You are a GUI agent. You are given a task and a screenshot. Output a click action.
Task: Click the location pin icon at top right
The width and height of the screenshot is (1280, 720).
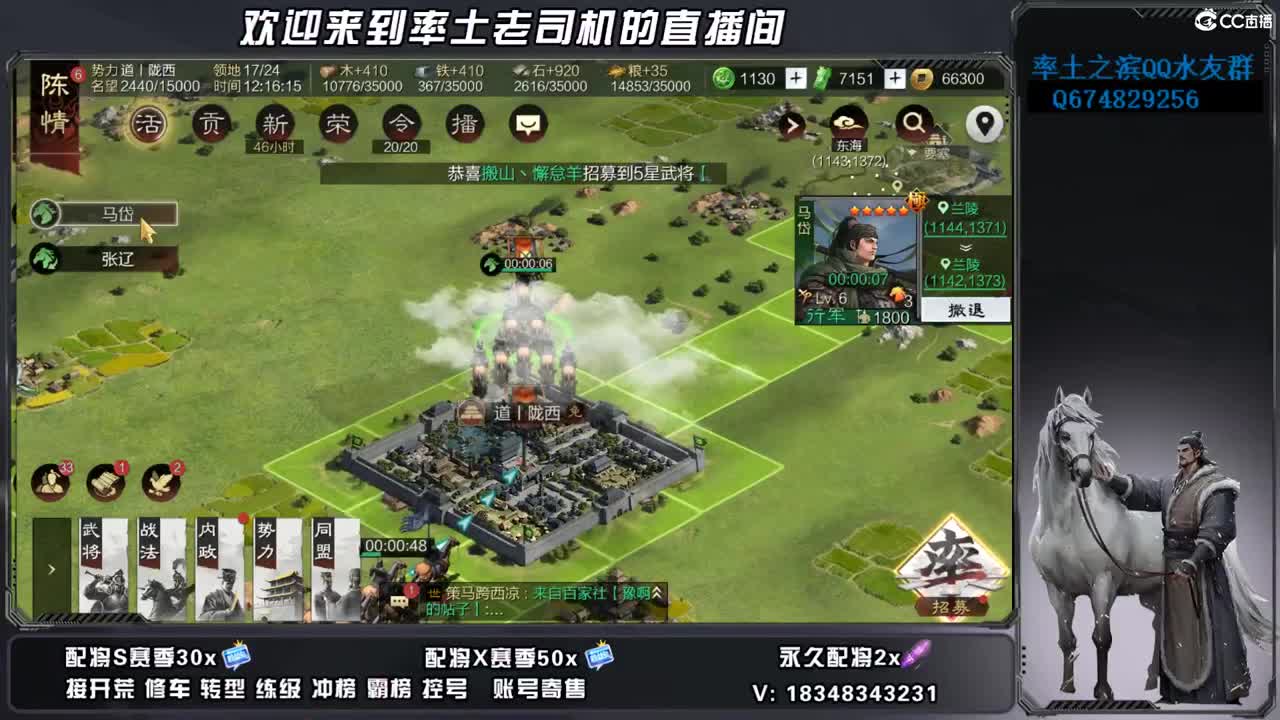pyautogui.click(x=985, y=121)
